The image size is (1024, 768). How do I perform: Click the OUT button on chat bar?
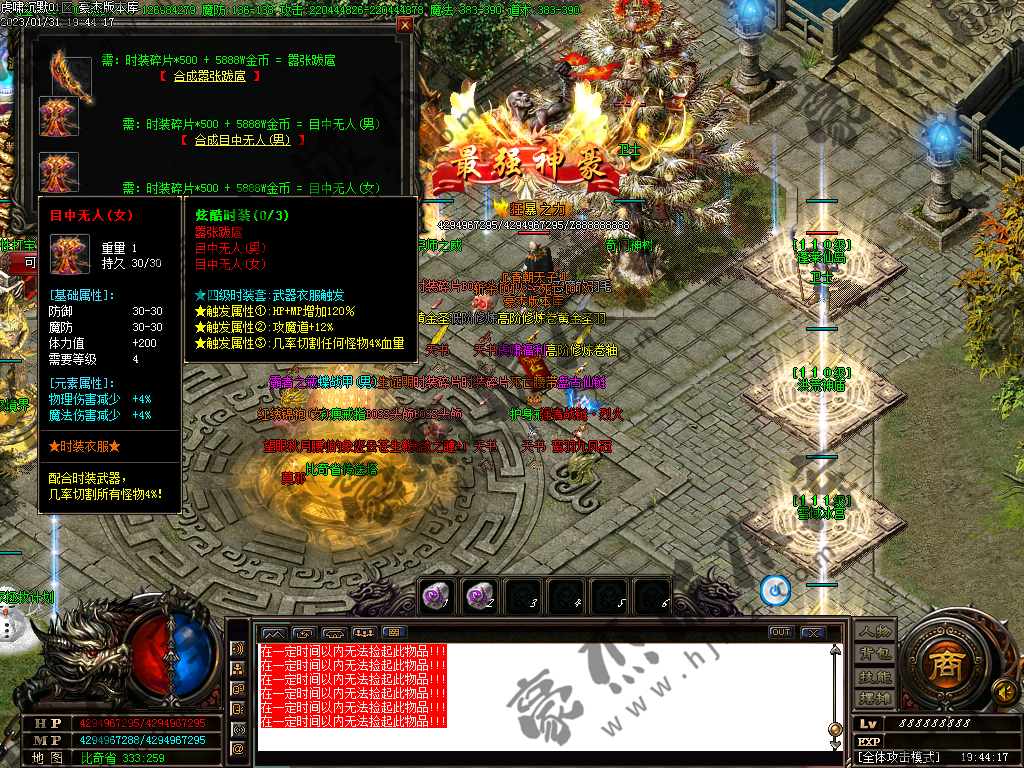[781, 632]
